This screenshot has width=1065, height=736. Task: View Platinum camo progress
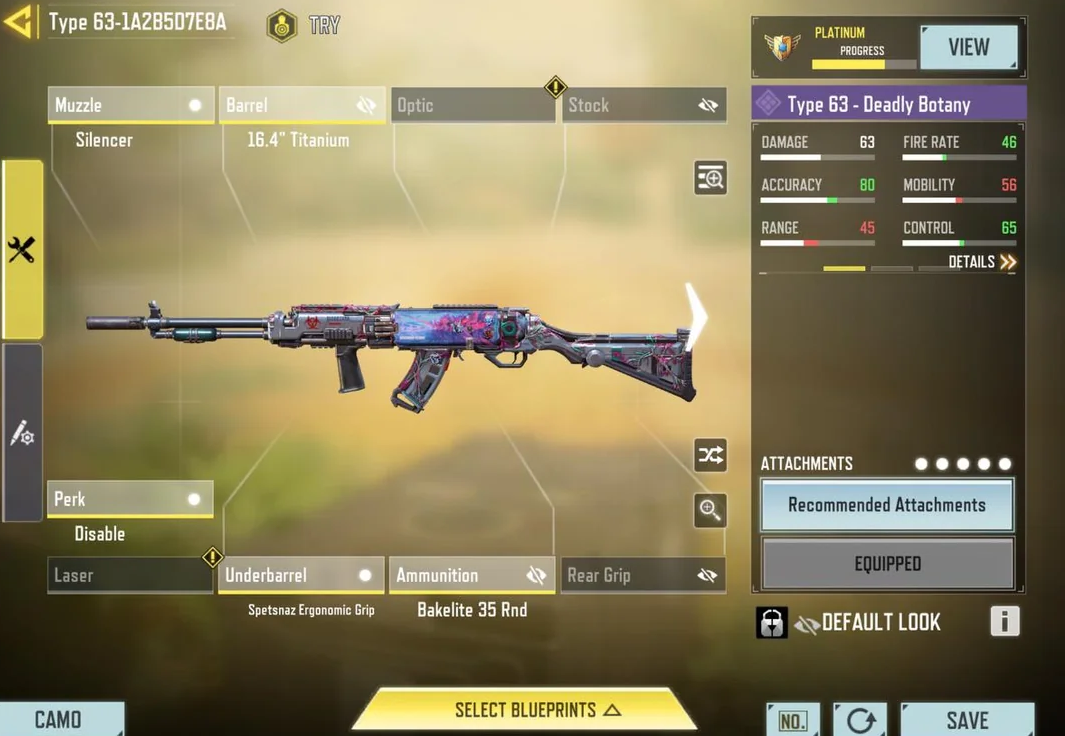pyautogui.click(x=967, y=47)
